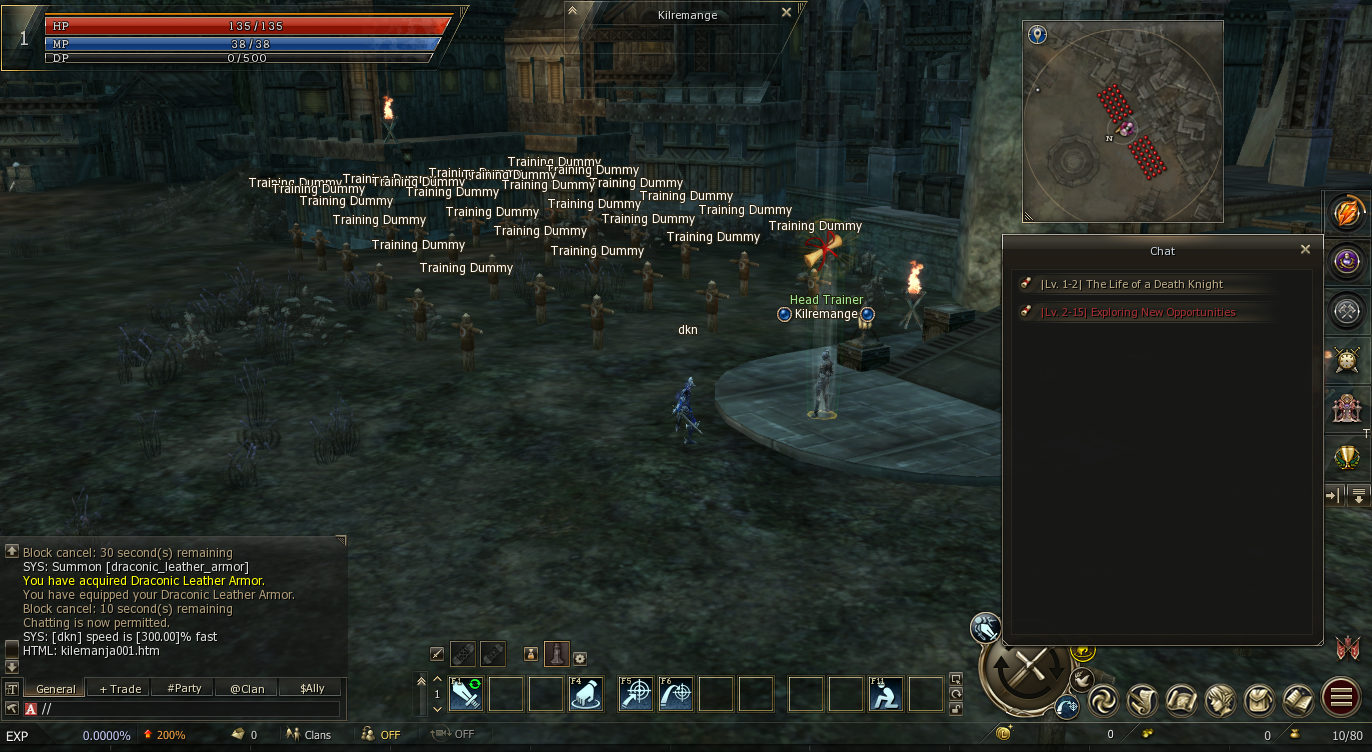
Task: Switch to the +Trade chat tab
Action: (119, 688)
